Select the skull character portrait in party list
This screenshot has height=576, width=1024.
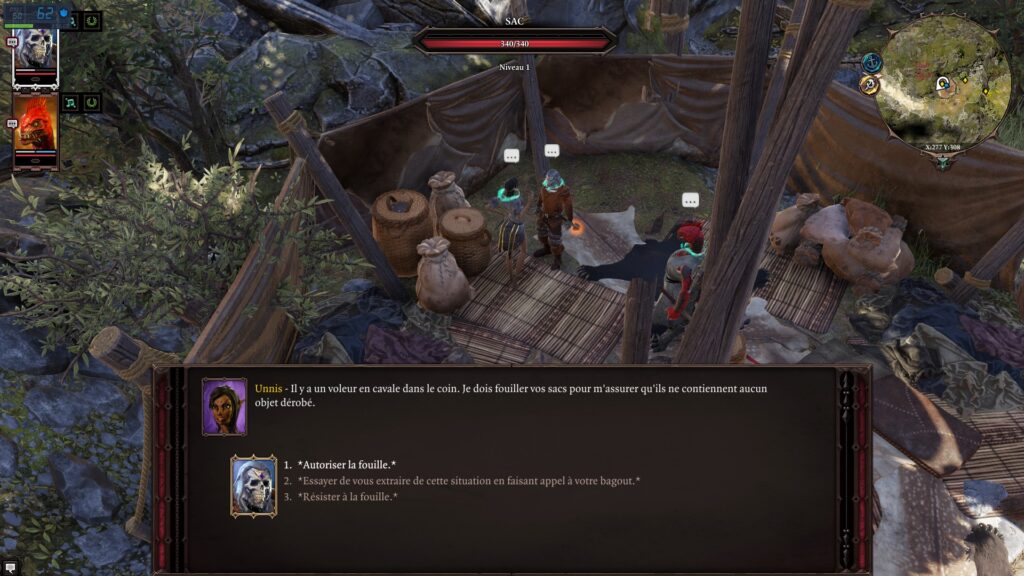click(x=35, y=53)
